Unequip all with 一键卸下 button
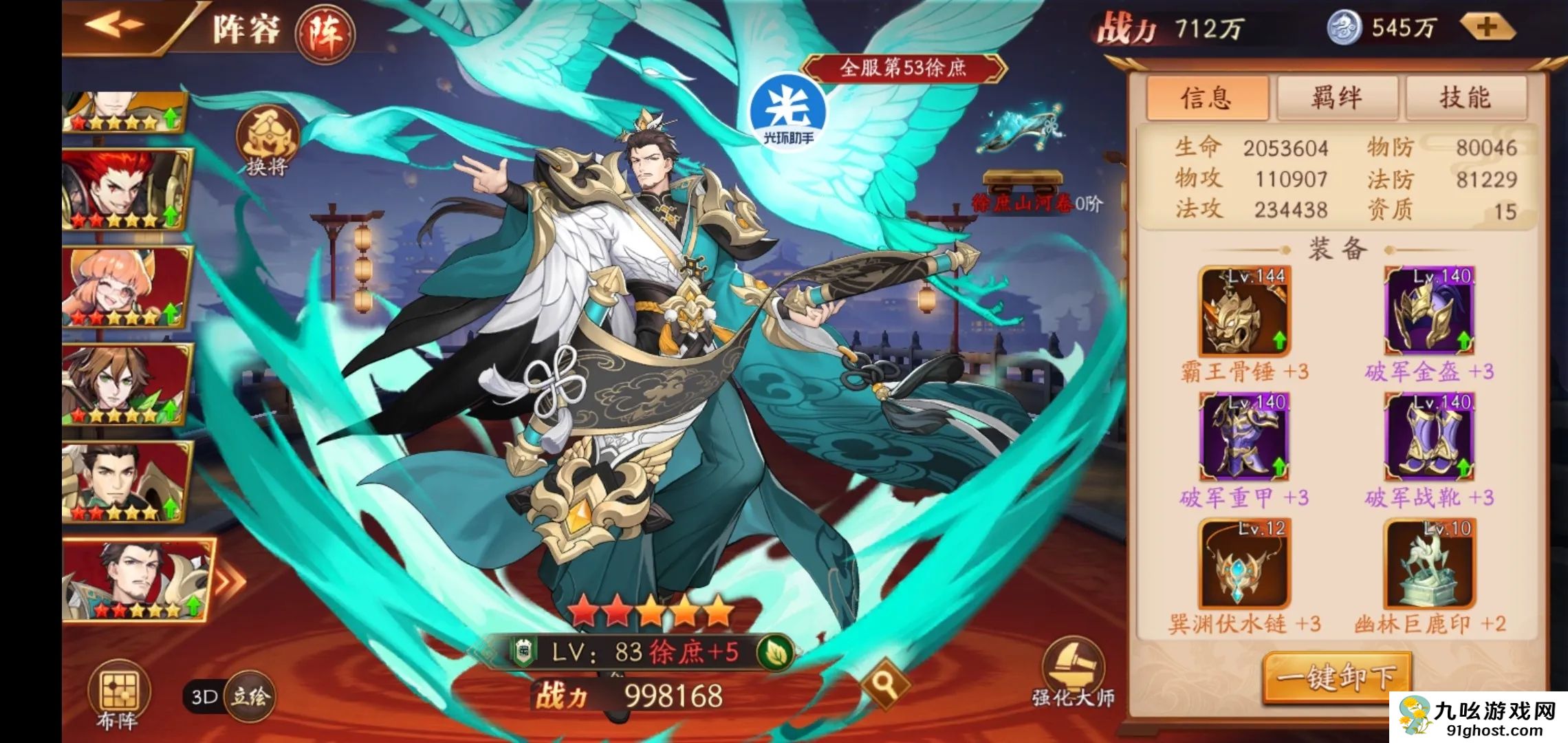This screenshot has width=1568, height=743. pos(1336,678)
